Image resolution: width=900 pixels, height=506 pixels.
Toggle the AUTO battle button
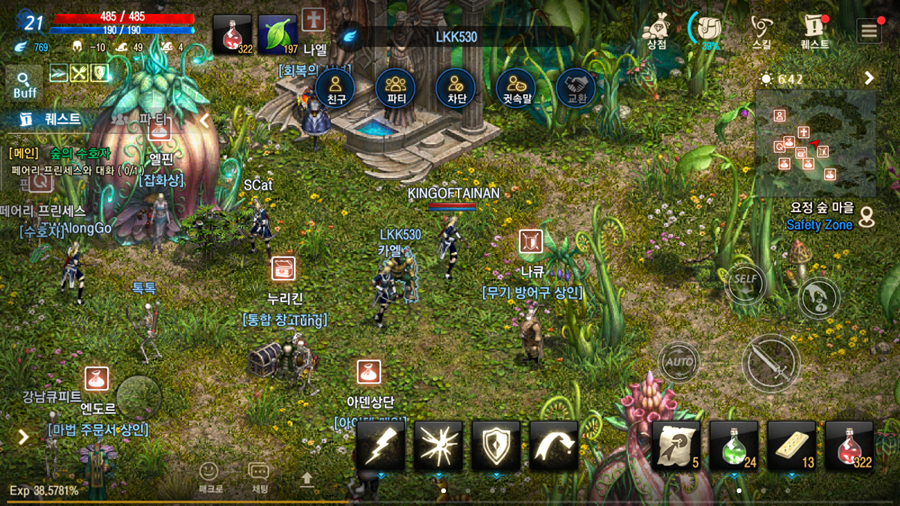679,360
